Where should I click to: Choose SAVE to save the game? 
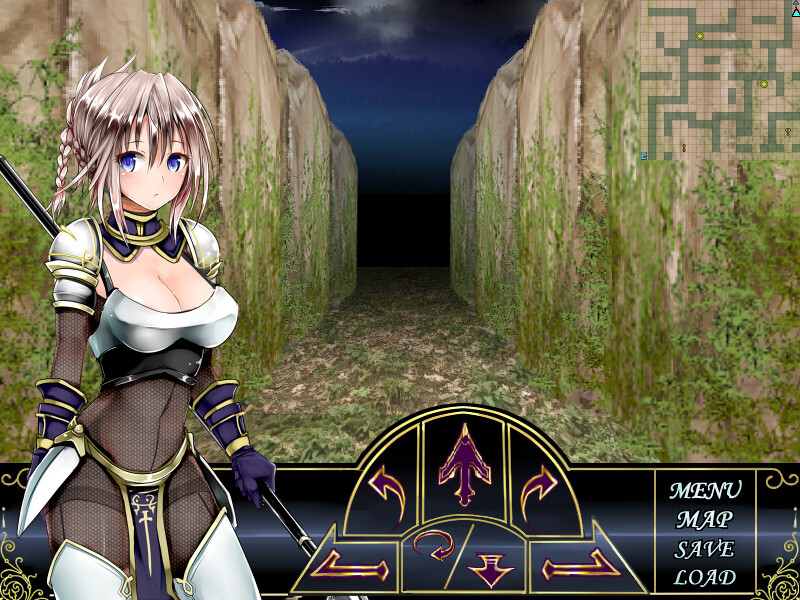pyautogui.click(x=705, y=549)
